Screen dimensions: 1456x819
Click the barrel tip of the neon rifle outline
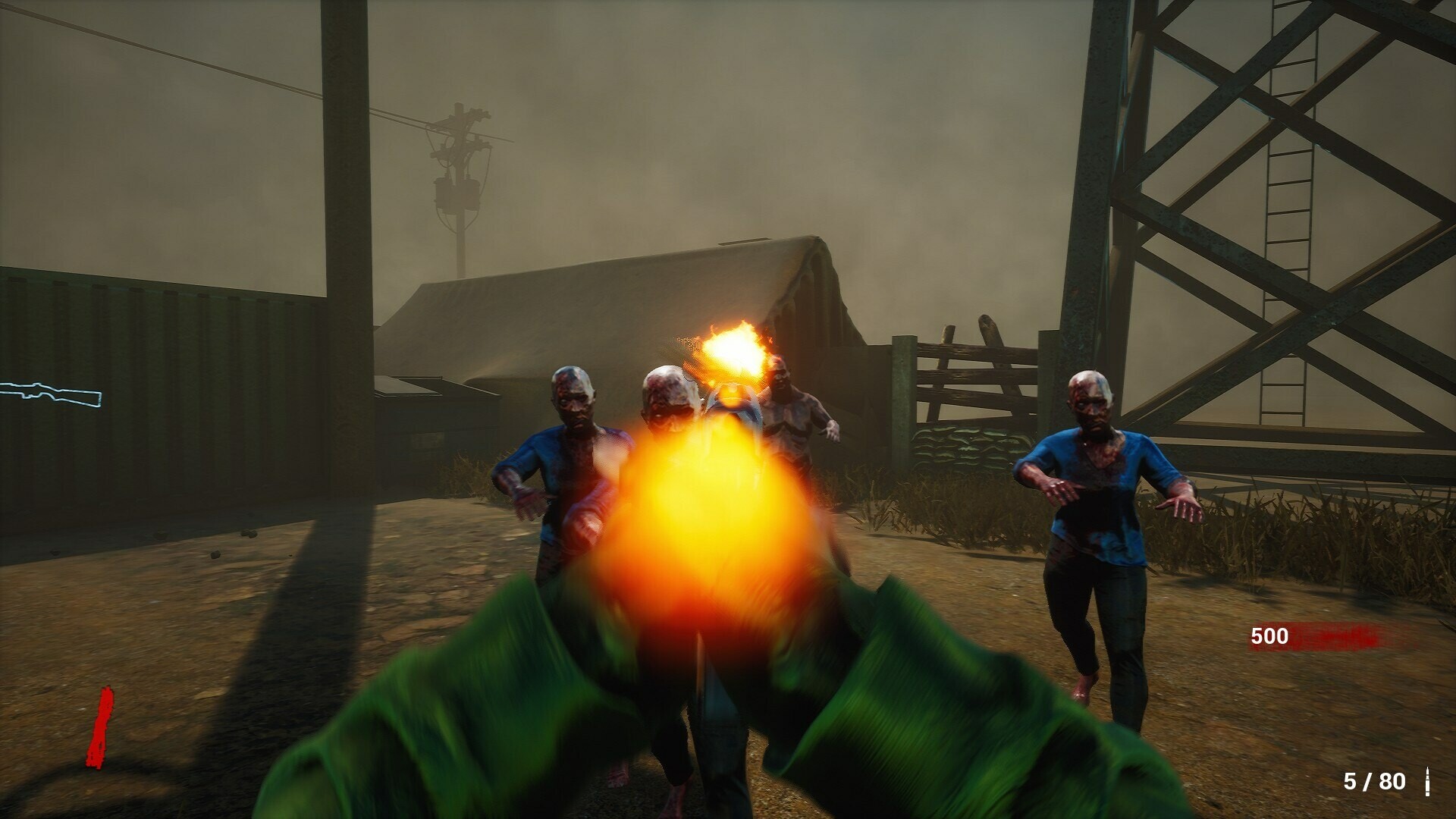(x=3, y=388)
